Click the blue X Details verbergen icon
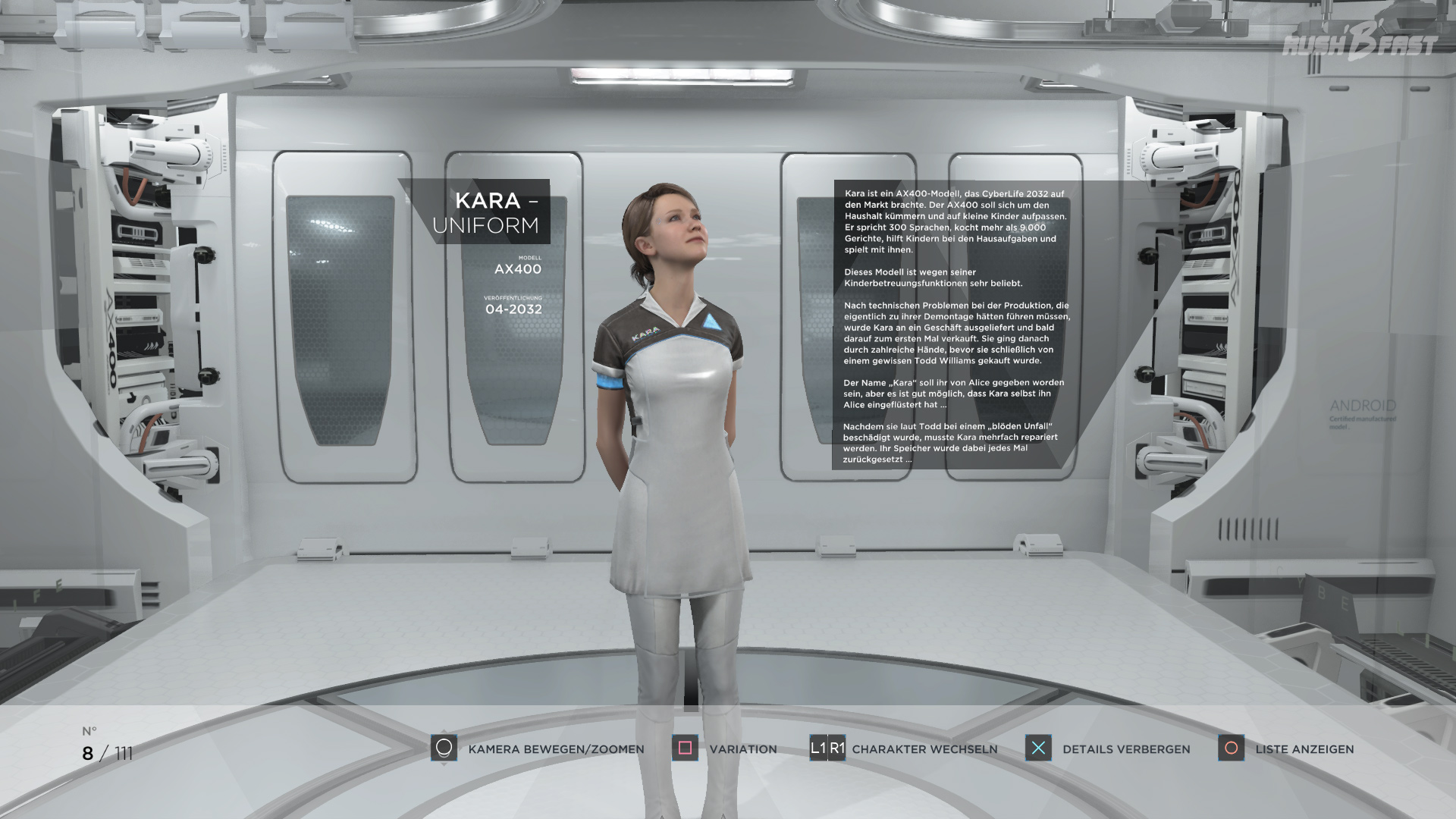 (1038, 749)
